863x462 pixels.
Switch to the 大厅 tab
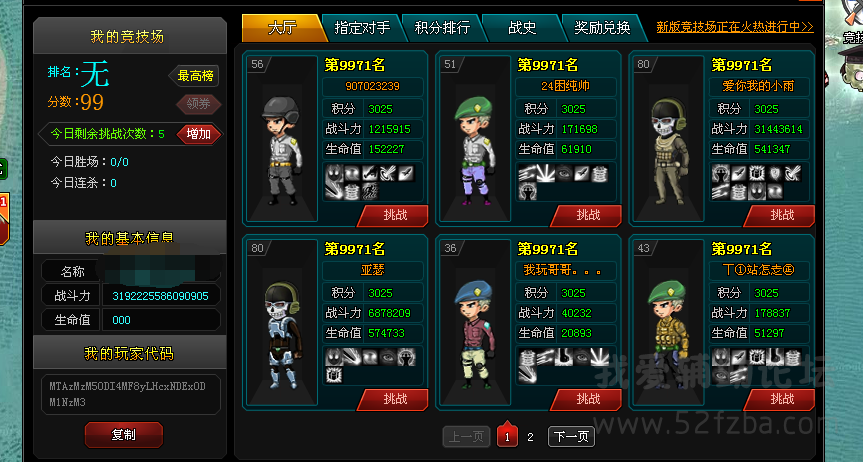(282, 27)
